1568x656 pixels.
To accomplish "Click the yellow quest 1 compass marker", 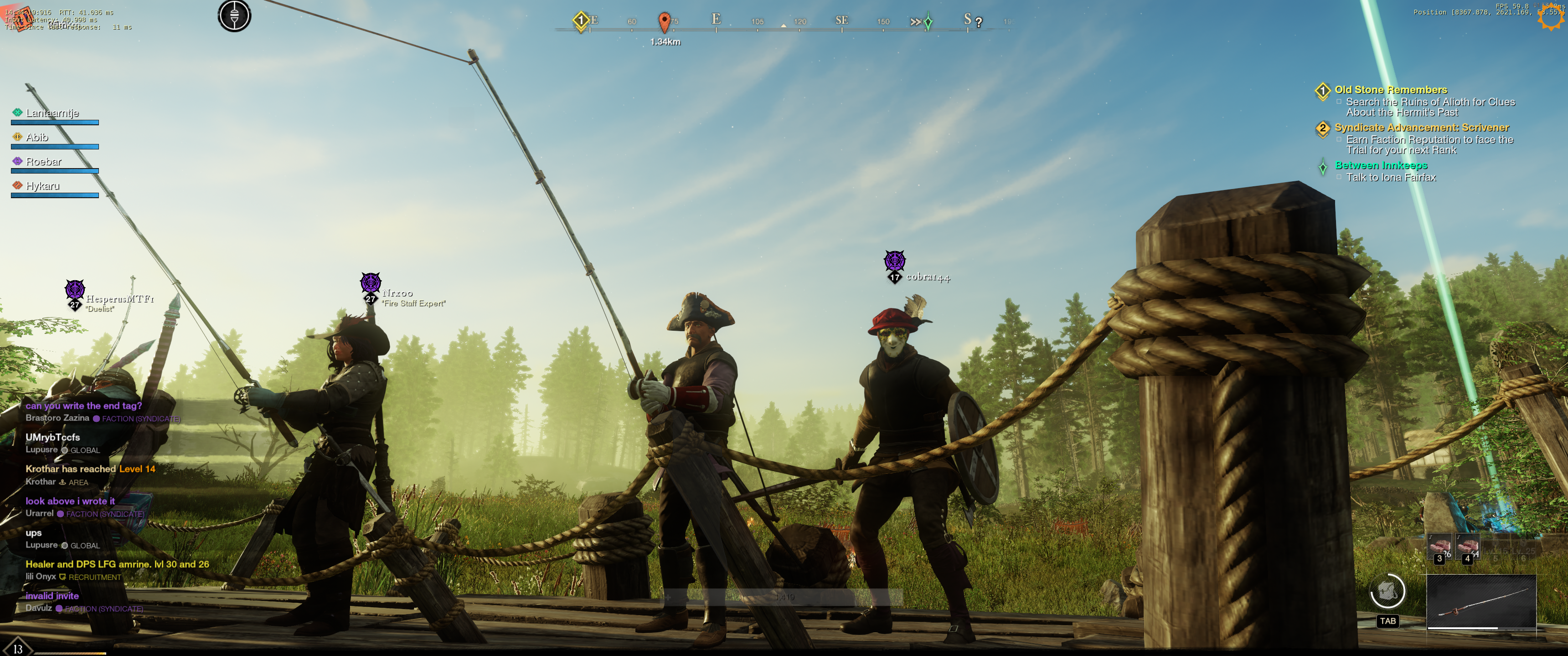I will tap(581, 20).
